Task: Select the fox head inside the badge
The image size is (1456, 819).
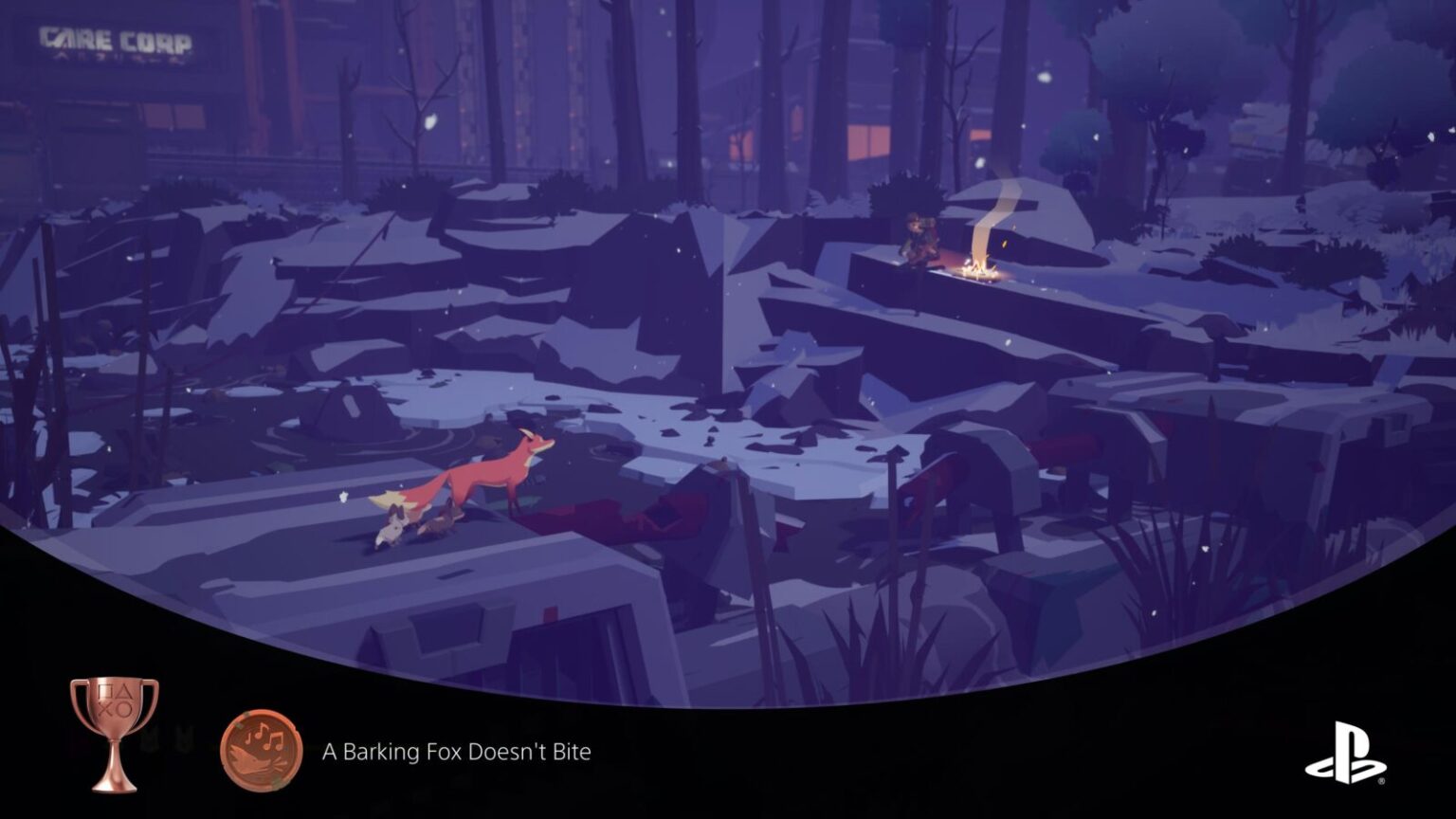Action: click(x=251, y=760)
